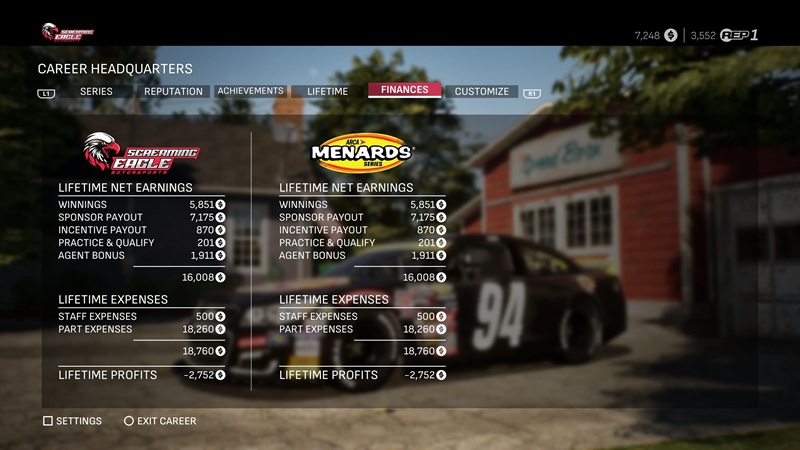The width and height of the screenshot is (800, 450).
Task: Select the Lifetime tab
Action: coord(327,92)
